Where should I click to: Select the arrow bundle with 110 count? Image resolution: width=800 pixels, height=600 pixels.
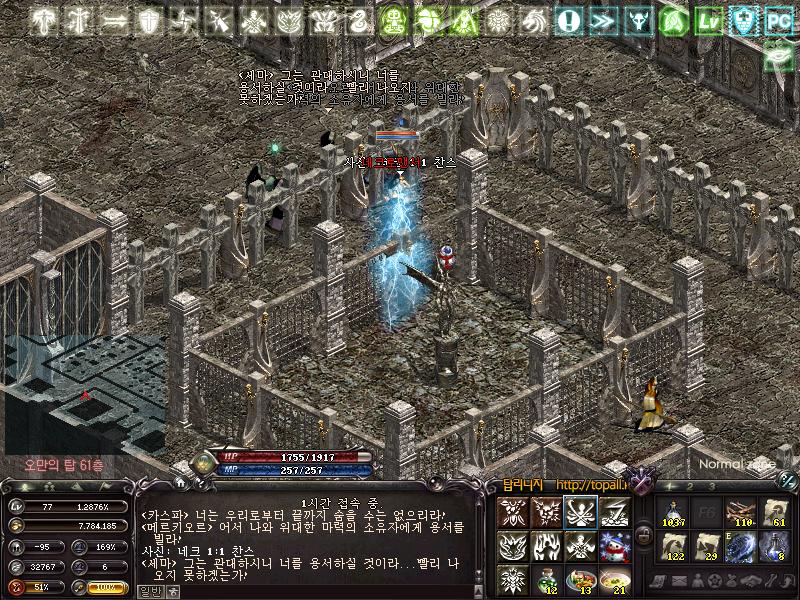click(741, 512)
